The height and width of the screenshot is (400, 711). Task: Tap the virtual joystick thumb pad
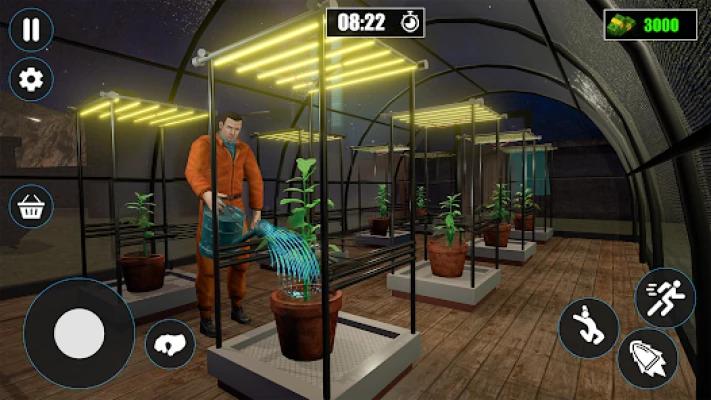[79, 334]
